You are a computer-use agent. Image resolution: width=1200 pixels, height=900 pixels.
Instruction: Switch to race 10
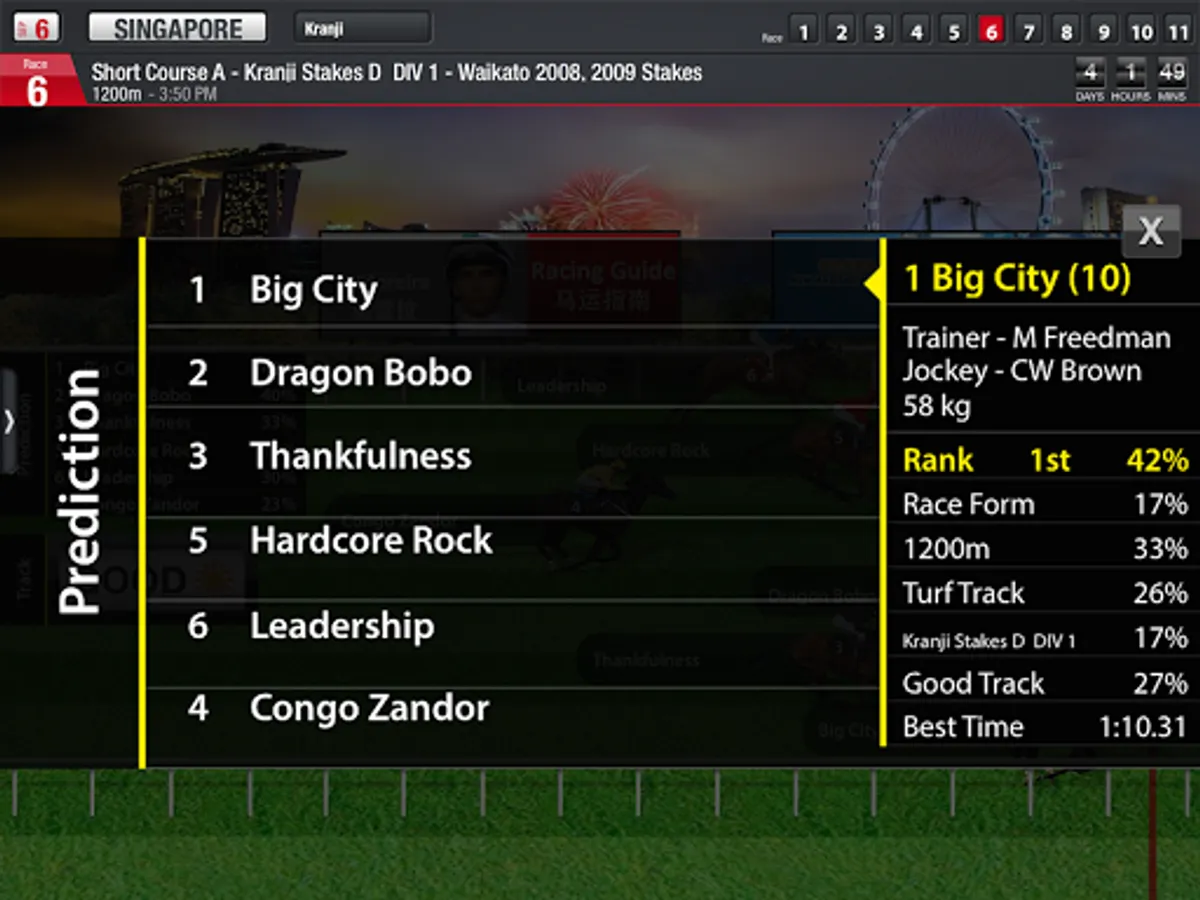(1141, 30)
